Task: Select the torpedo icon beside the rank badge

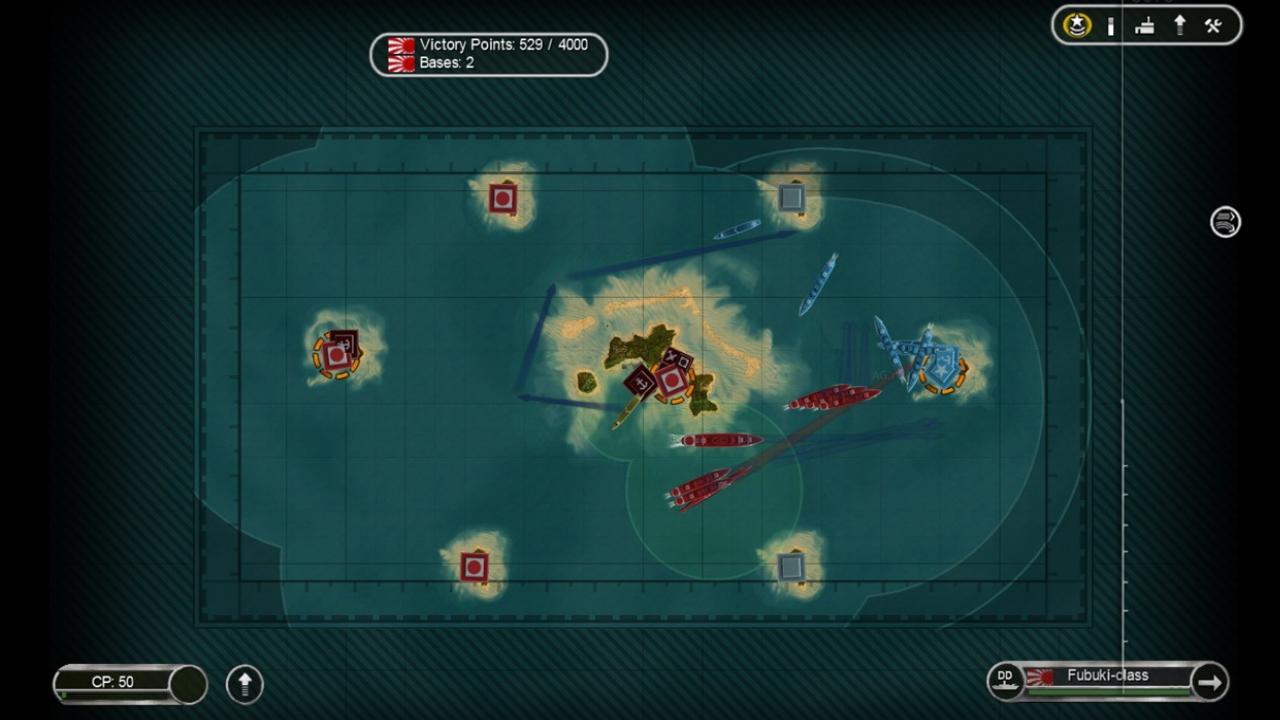Action: [x=1110, y=25]
